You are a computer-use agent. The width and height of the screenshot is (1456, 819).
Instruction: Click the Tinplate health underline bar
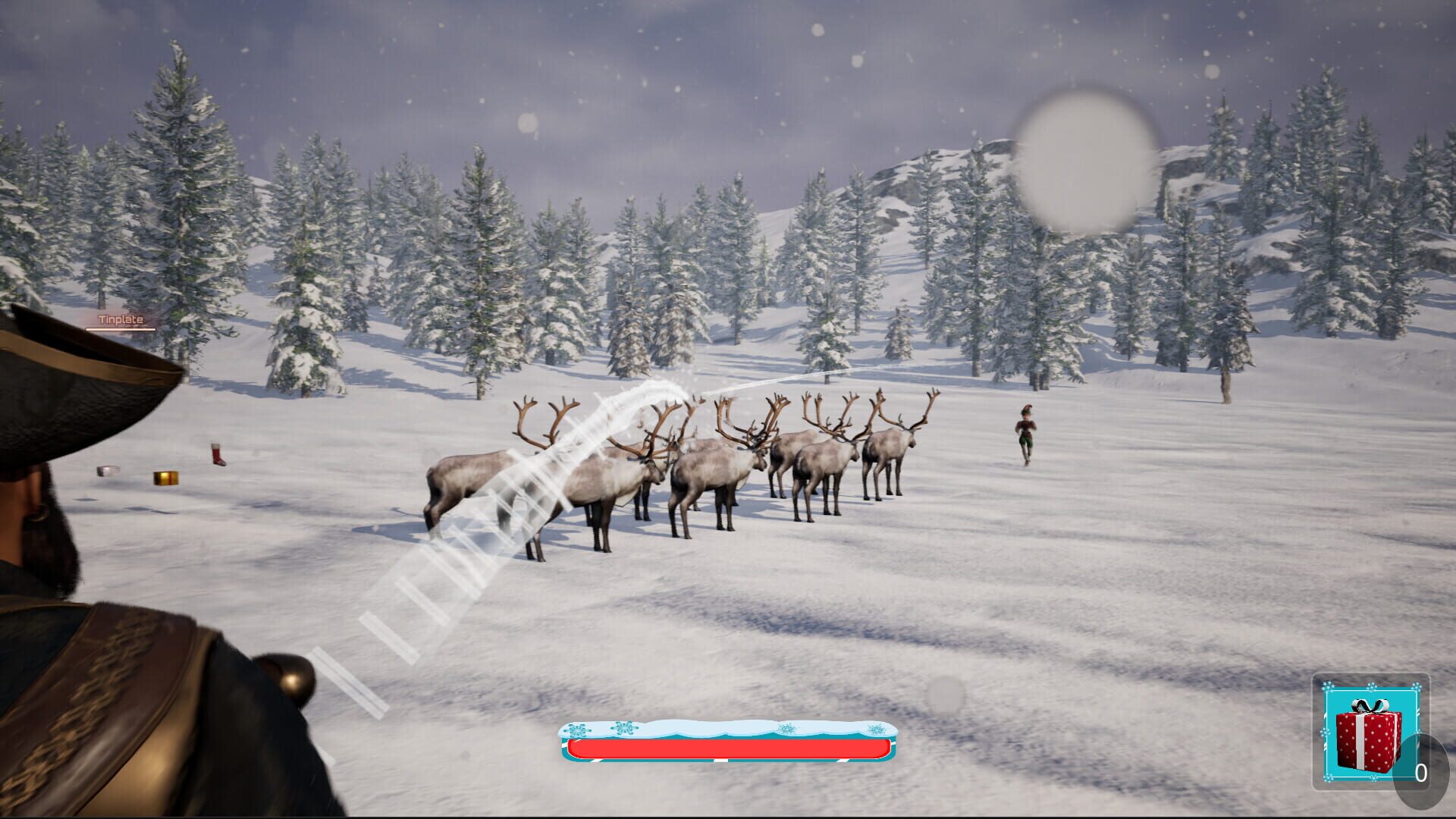click(120, 330)
